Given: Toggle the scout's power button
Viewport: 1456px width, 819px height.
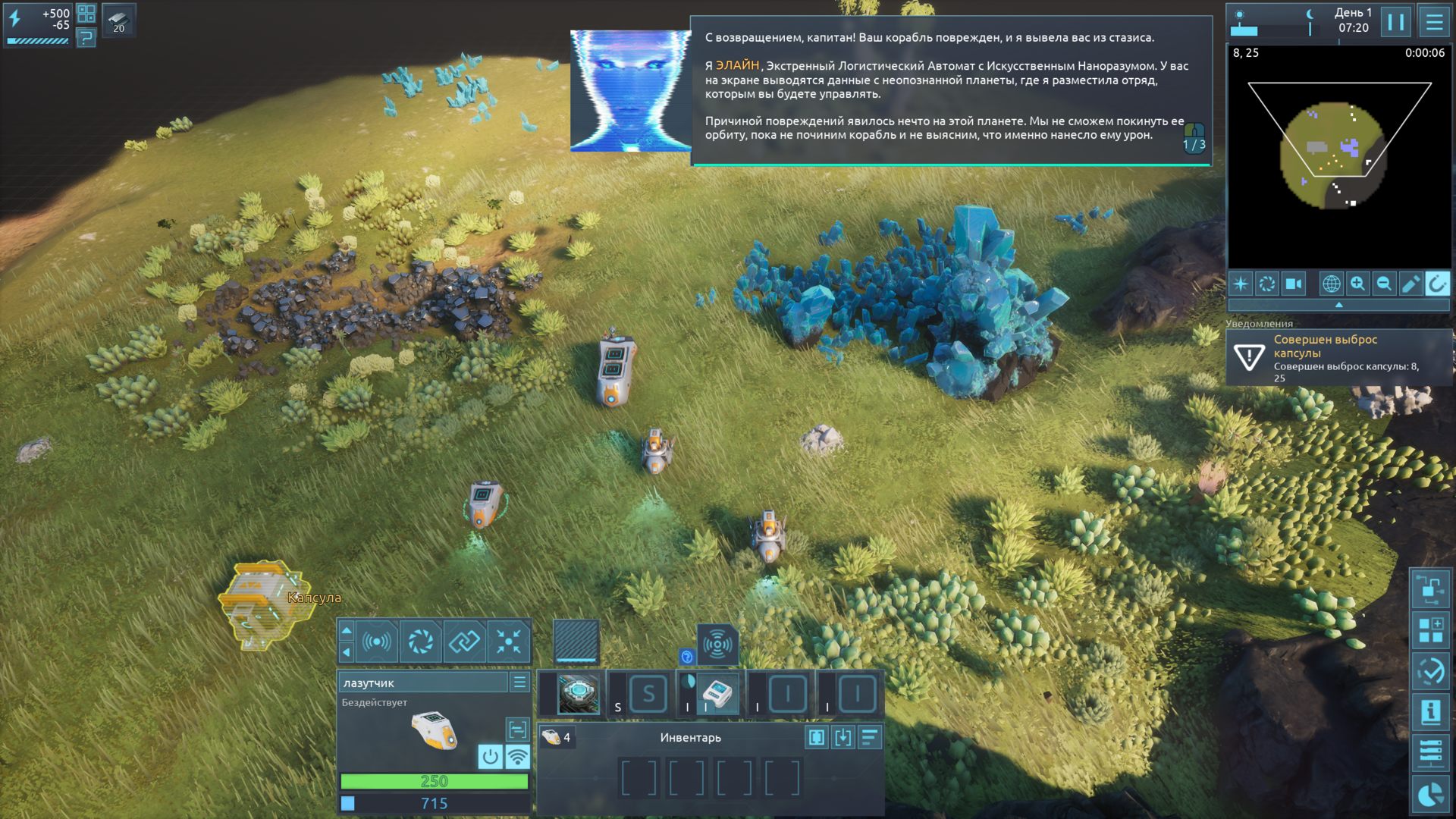Looking at the screenshot, I should [x=490, y=756].
